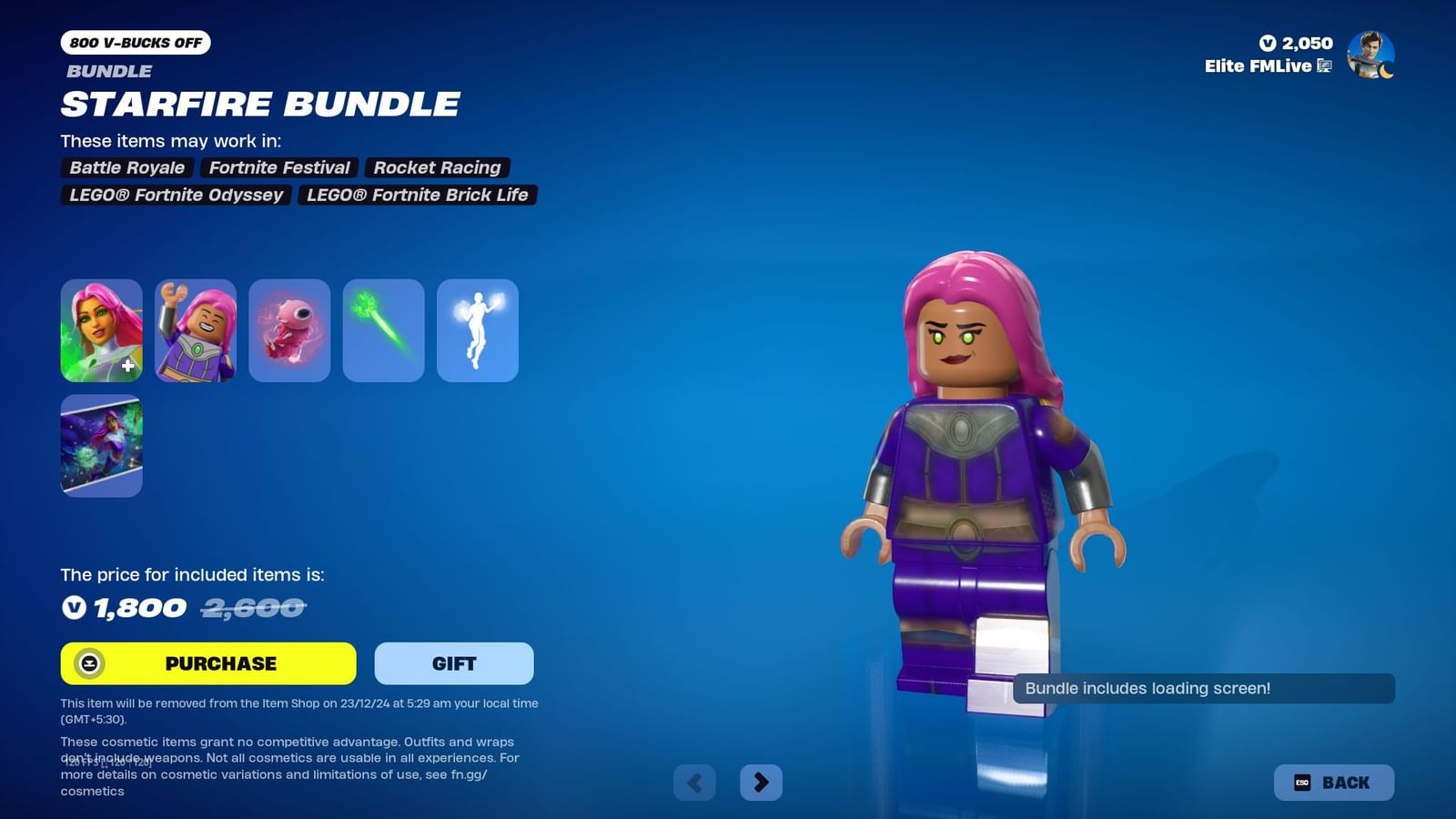The width and height of the screenshot is (1456, 819).
Task: Select the Fortnite Festival tag
Action: (x=278, y=167)
